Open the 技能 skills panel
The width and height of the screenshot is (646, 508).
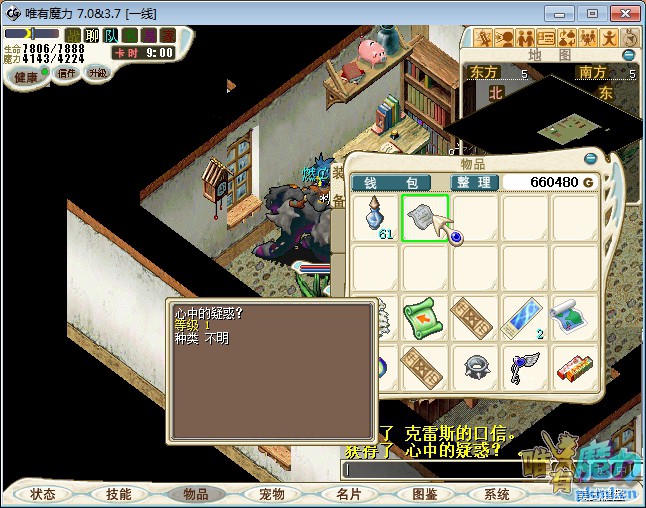coord(119,494)
